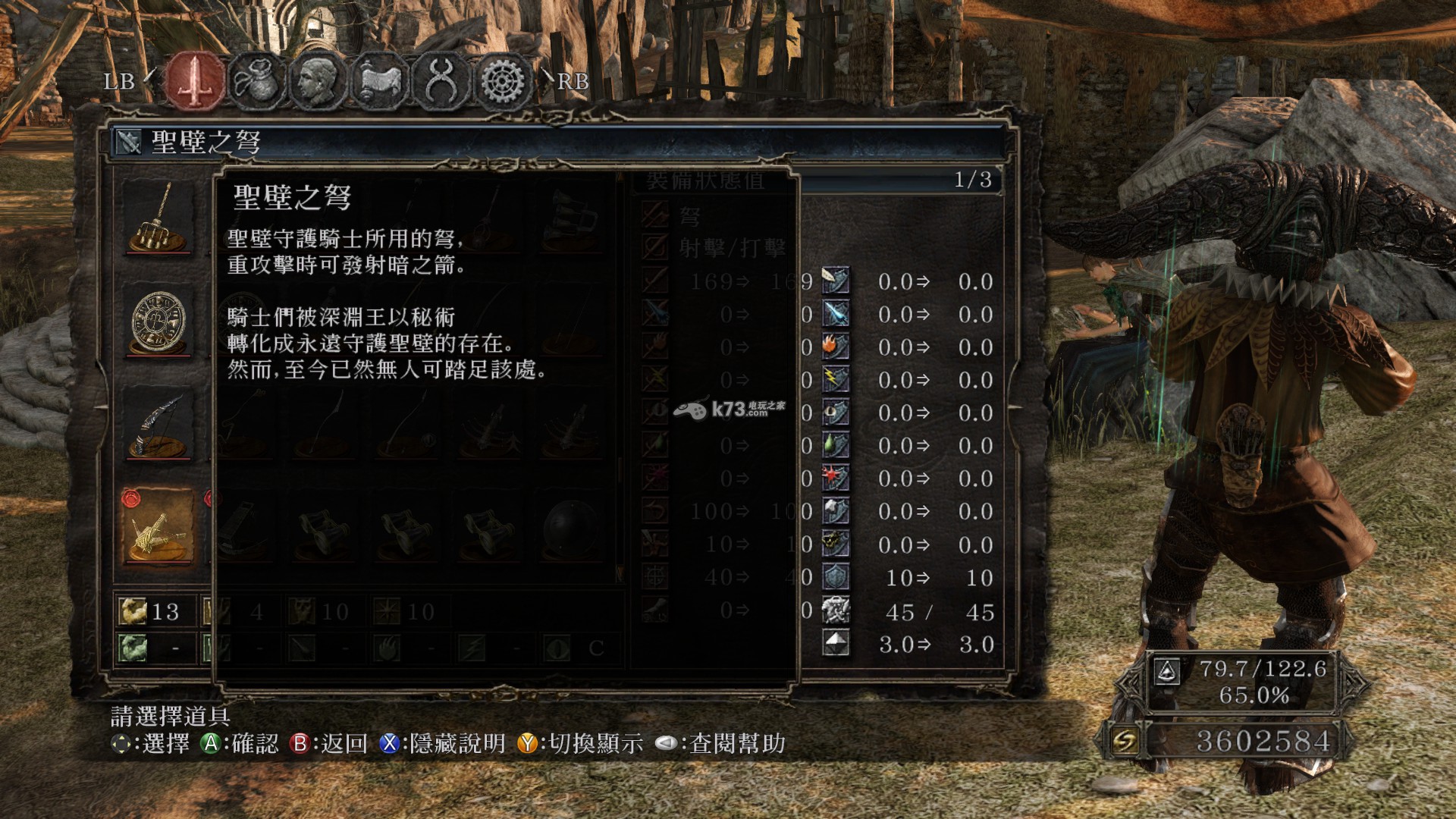
Task: Open the gear settings tab
Action: [502, 80]
